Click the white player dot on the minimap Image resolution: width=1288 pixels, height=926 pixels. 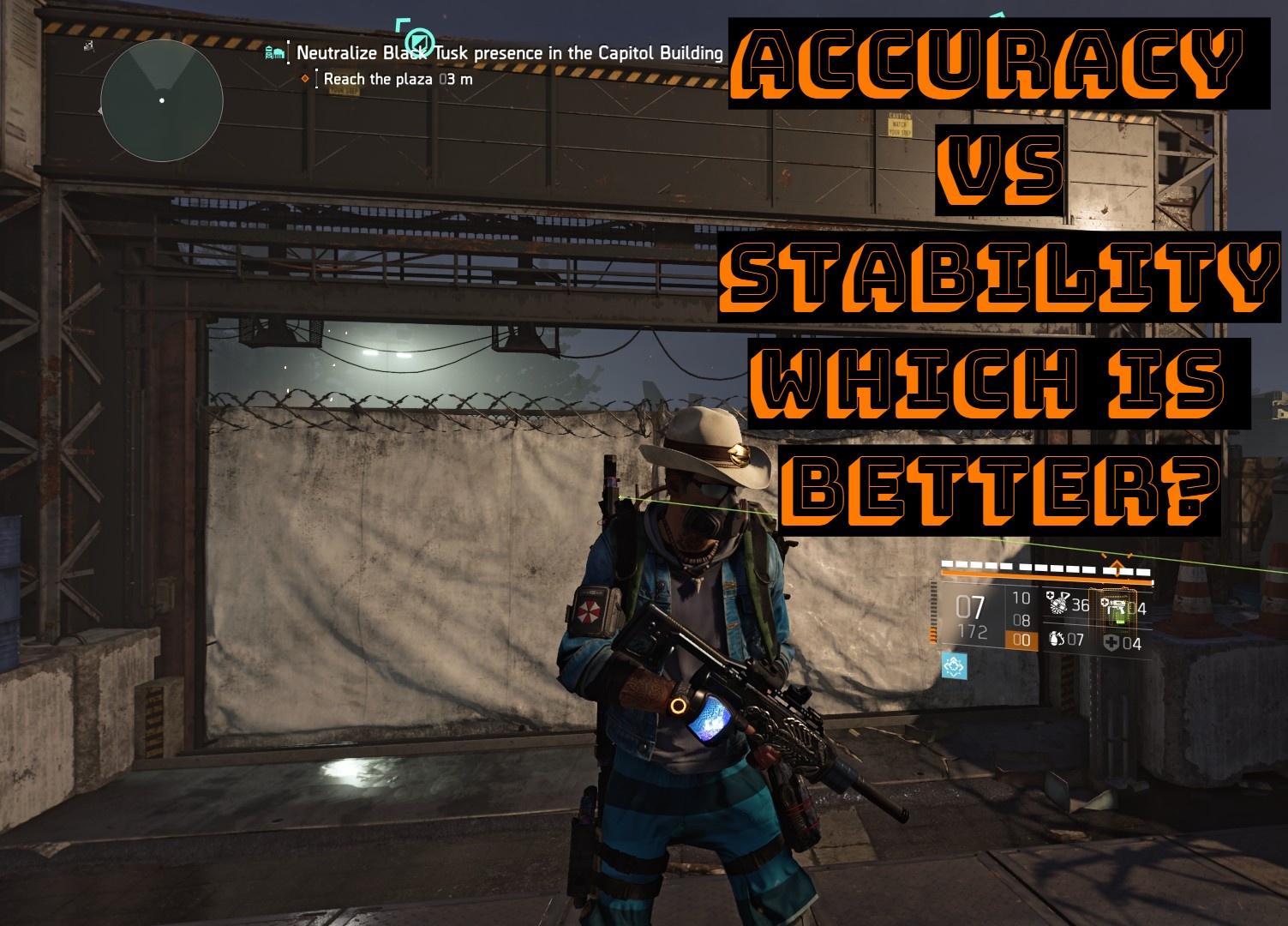tap(161, 101)
